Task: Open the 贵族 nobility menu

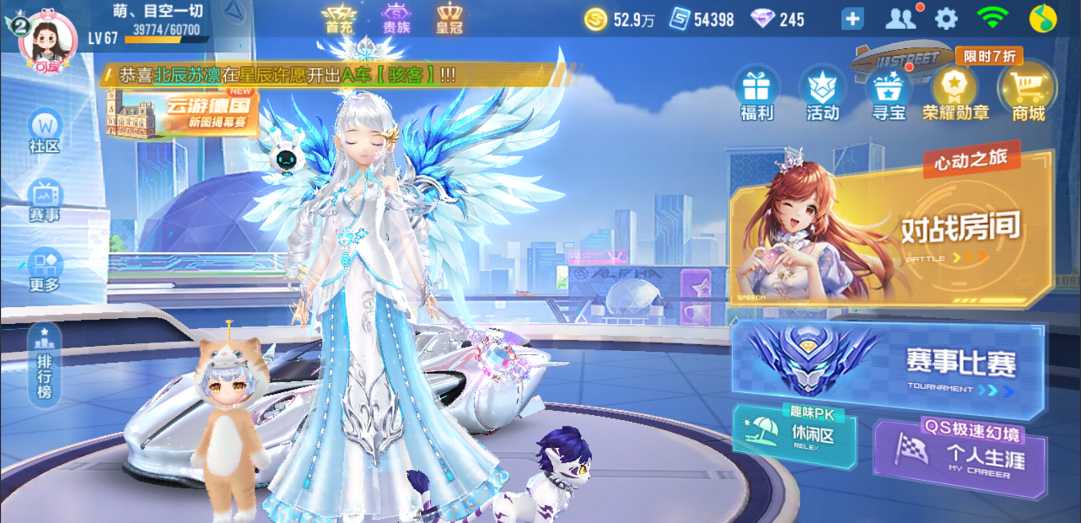Action: pyautogui.click(x=396, y=19)
